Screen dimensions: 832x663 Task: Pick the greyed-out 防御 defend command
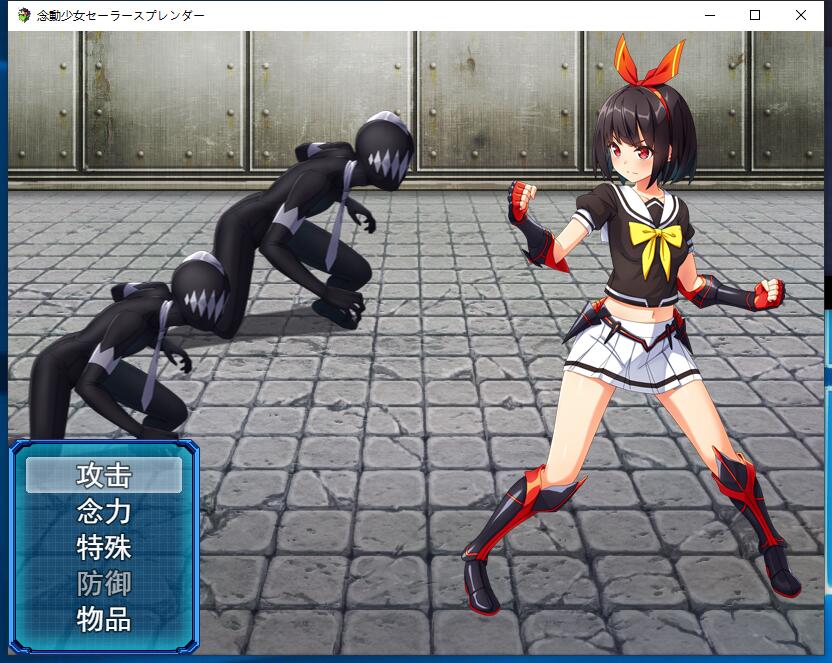coord(104,583)
